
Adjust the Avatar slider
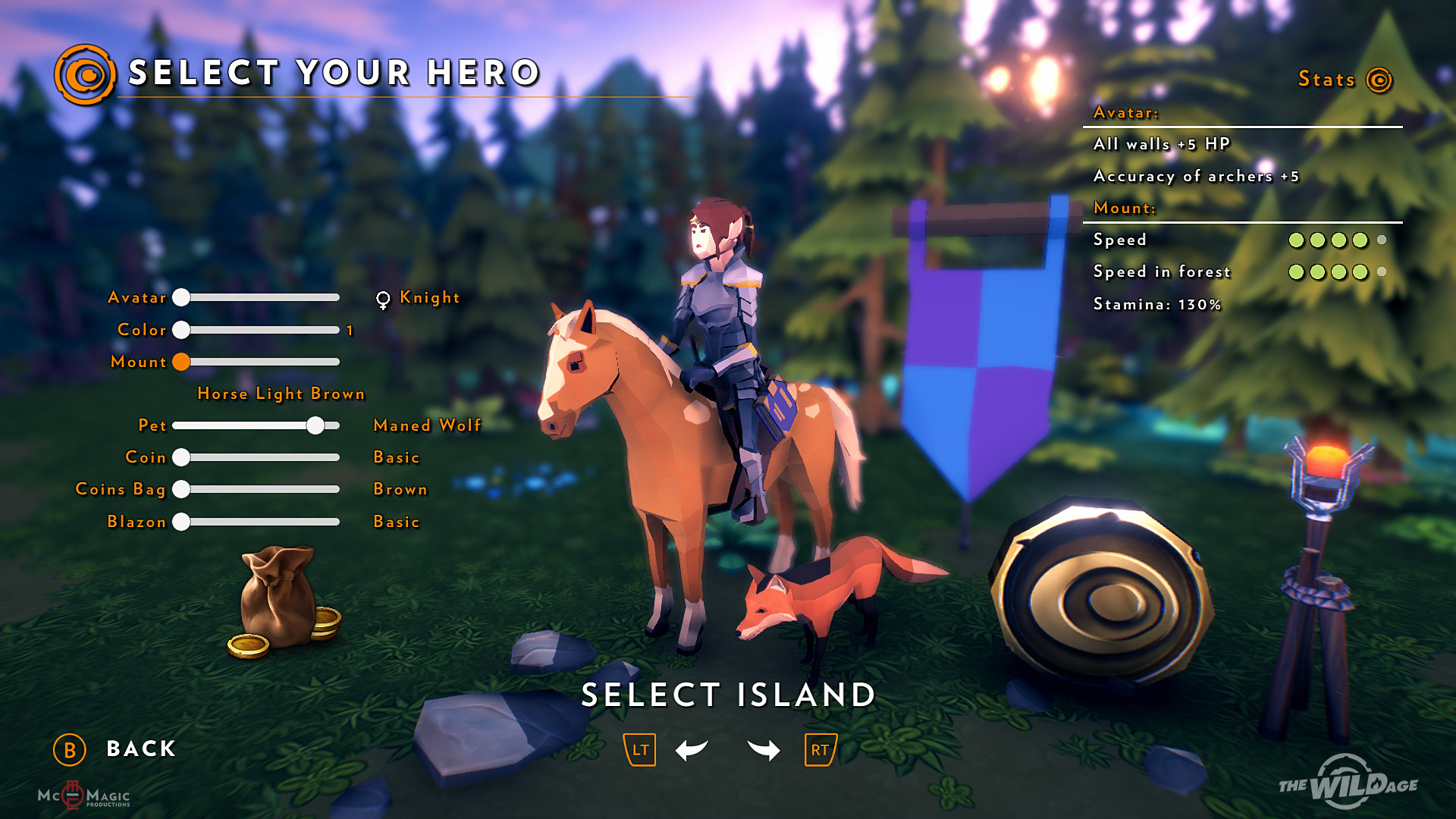[x=181, y=297]
